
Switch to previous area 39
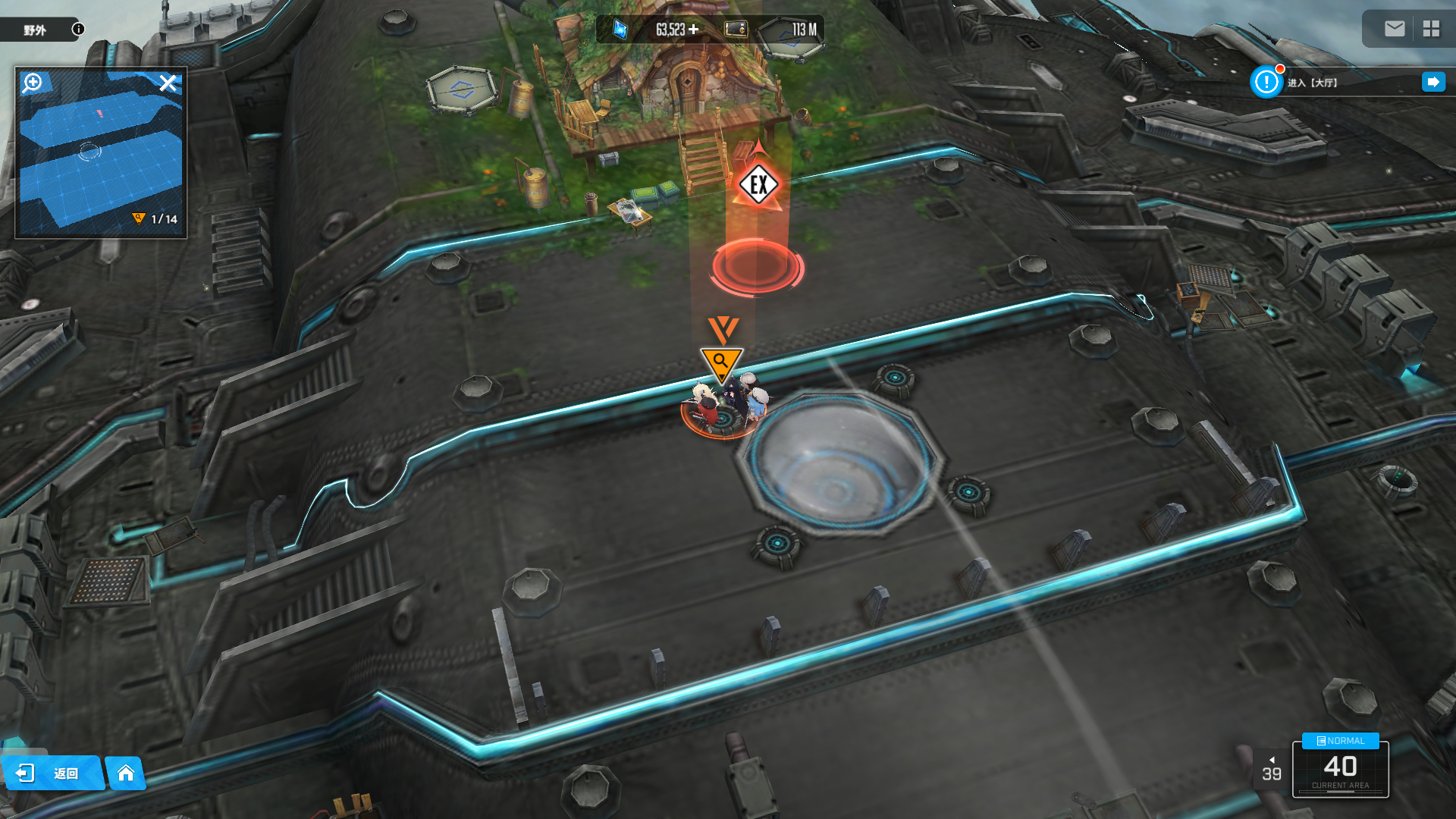coord(1271,770)
